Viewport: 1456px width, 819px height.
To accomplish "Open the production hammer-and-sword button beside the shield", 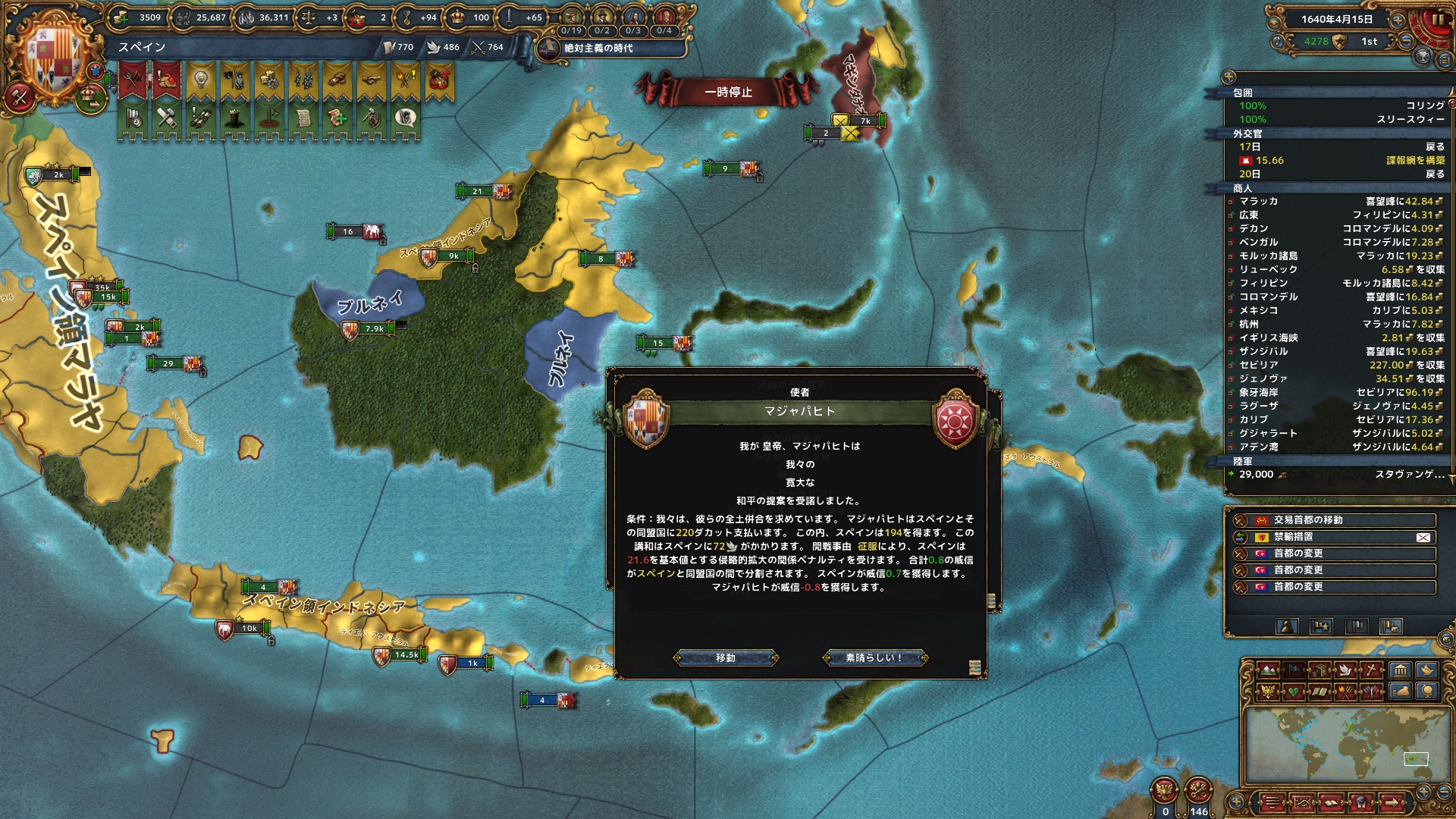I will click(x=19, y=96).
